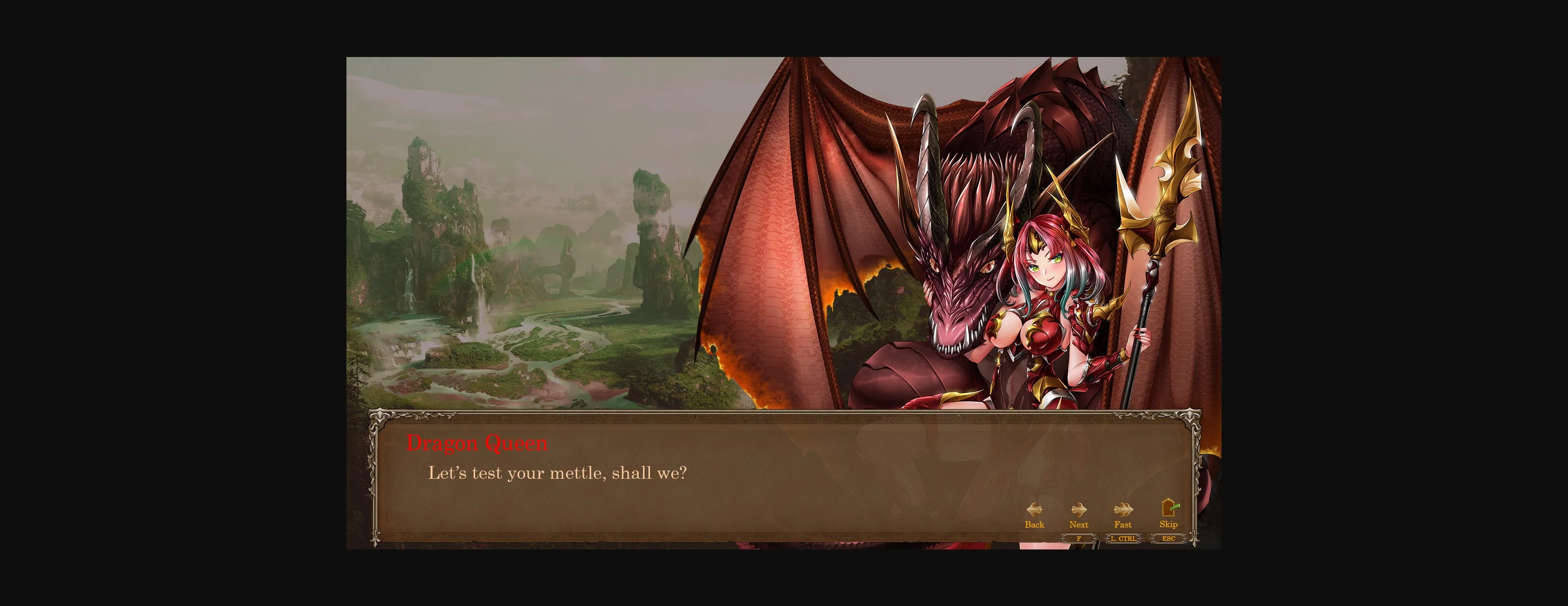This screenshot has width=1568, height=606.
Task: Click the L. CTRL key hint badge
Action: pyautogui.click(x=1123, y=539)
